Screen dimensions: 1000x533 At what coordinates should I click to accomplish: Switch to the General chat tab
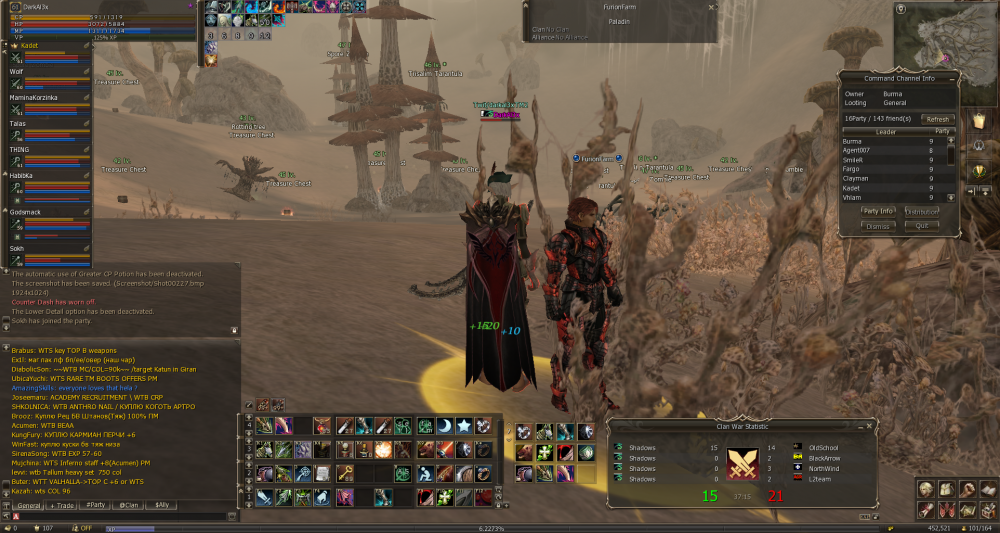[x=30, y=505]
